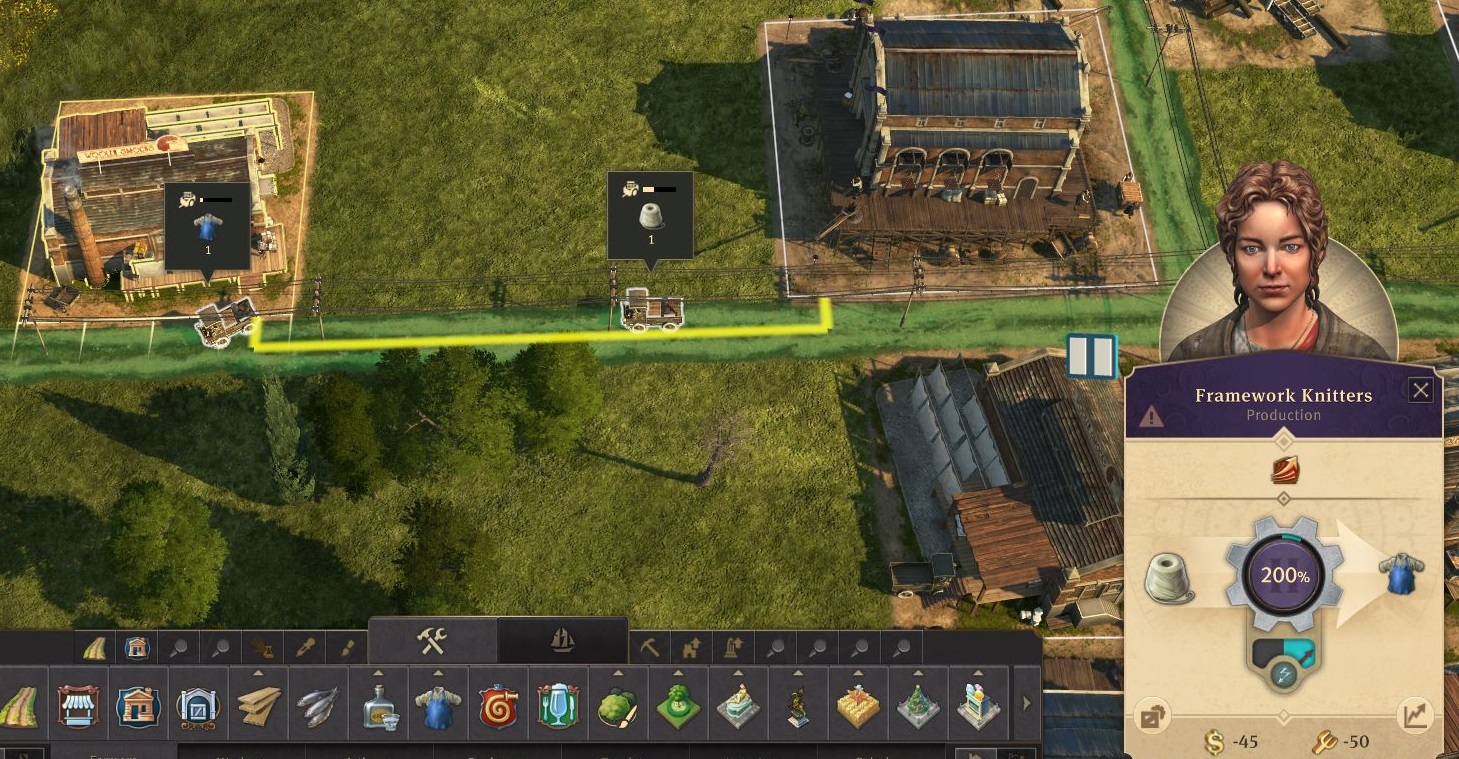Viewport: 1459px width, 759px height.
Task: Select the fire station hose icon
Action: 498,707
